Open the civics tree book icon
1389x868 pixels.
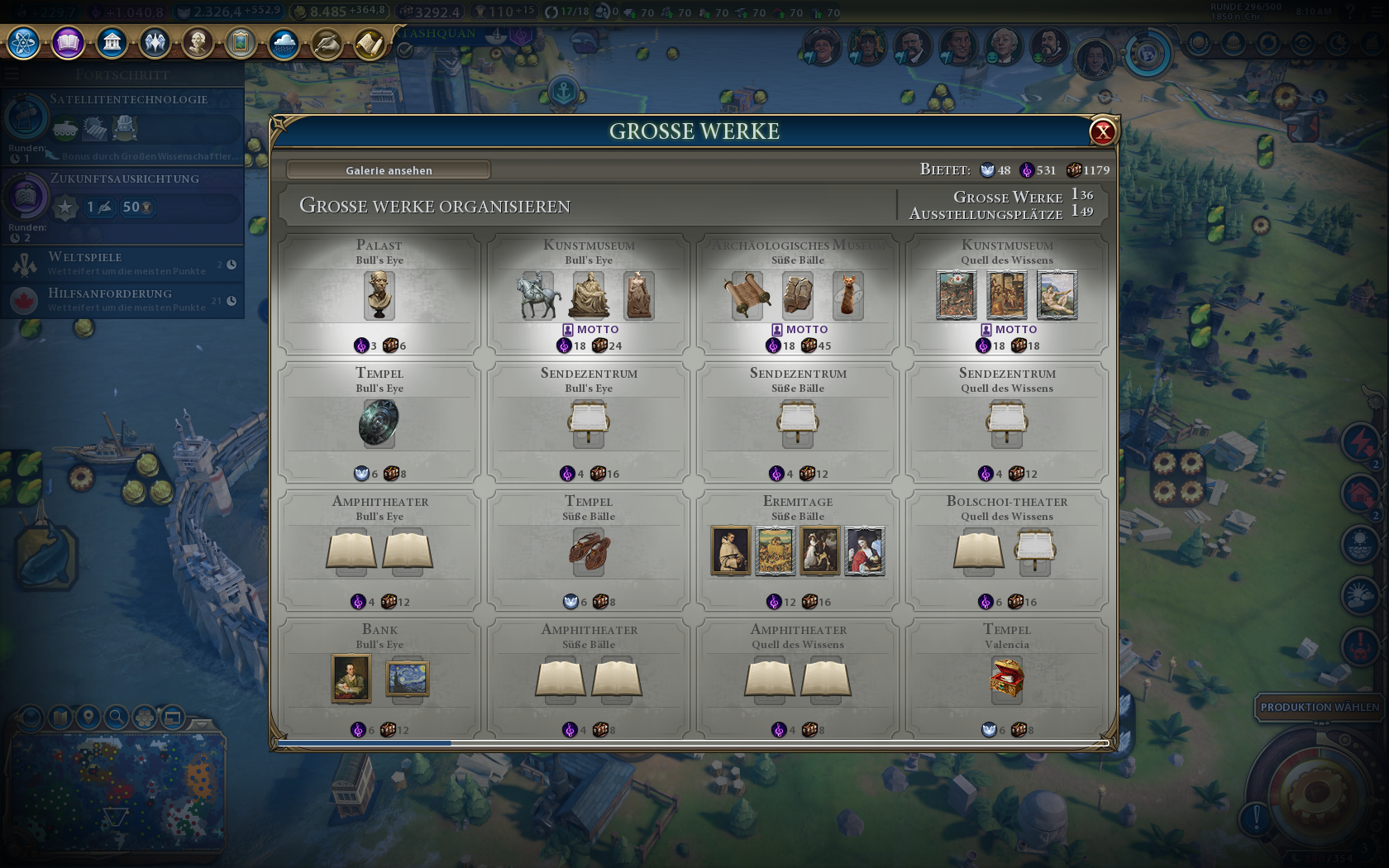tap(68, 42)
